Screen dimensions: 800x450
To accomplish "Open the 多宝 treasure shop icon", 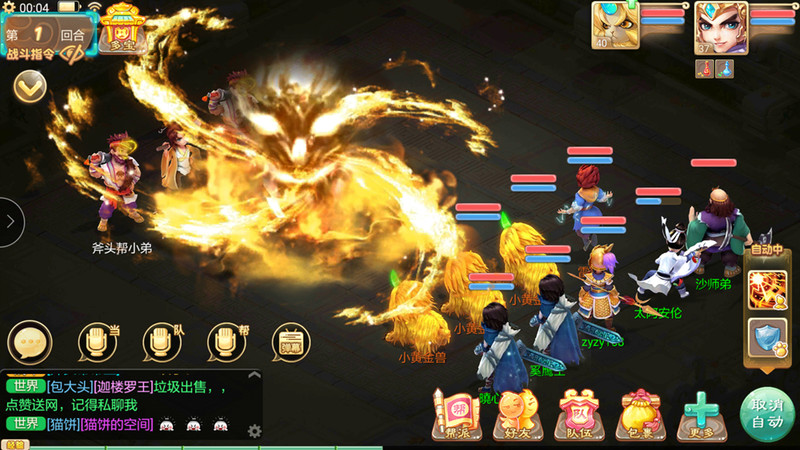I will point(122,28).
